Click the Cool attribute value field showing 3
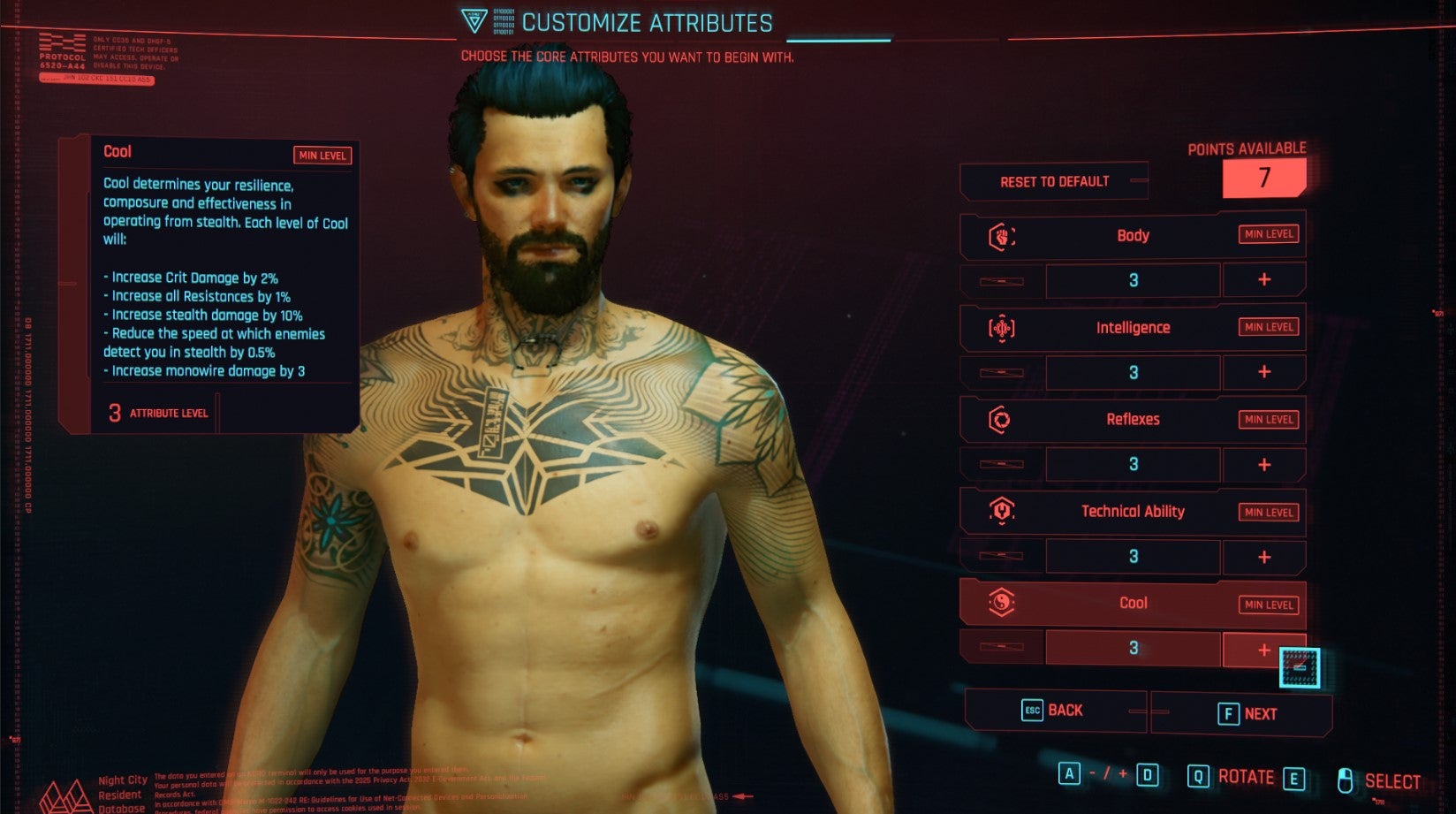Viewport: 1456px width, 814px height. (1133, 649)
